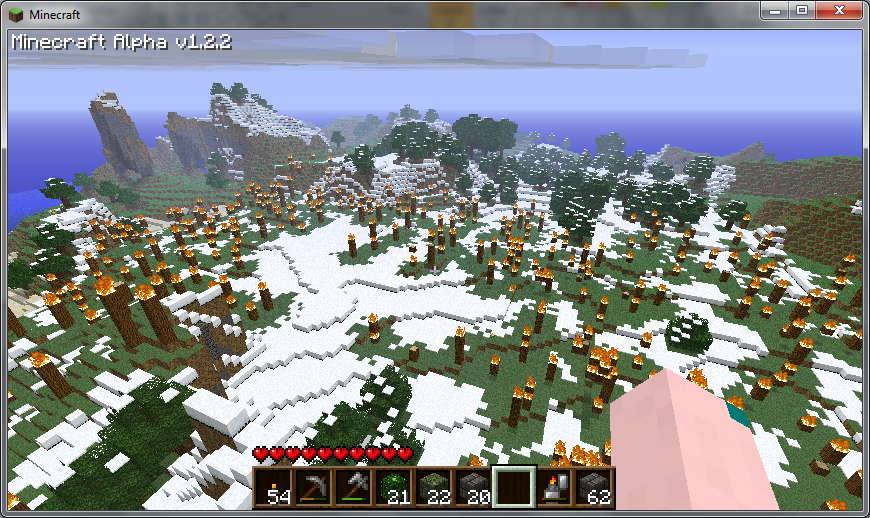Choose the cobblestone stack of 62

click(x=593, y=487)
